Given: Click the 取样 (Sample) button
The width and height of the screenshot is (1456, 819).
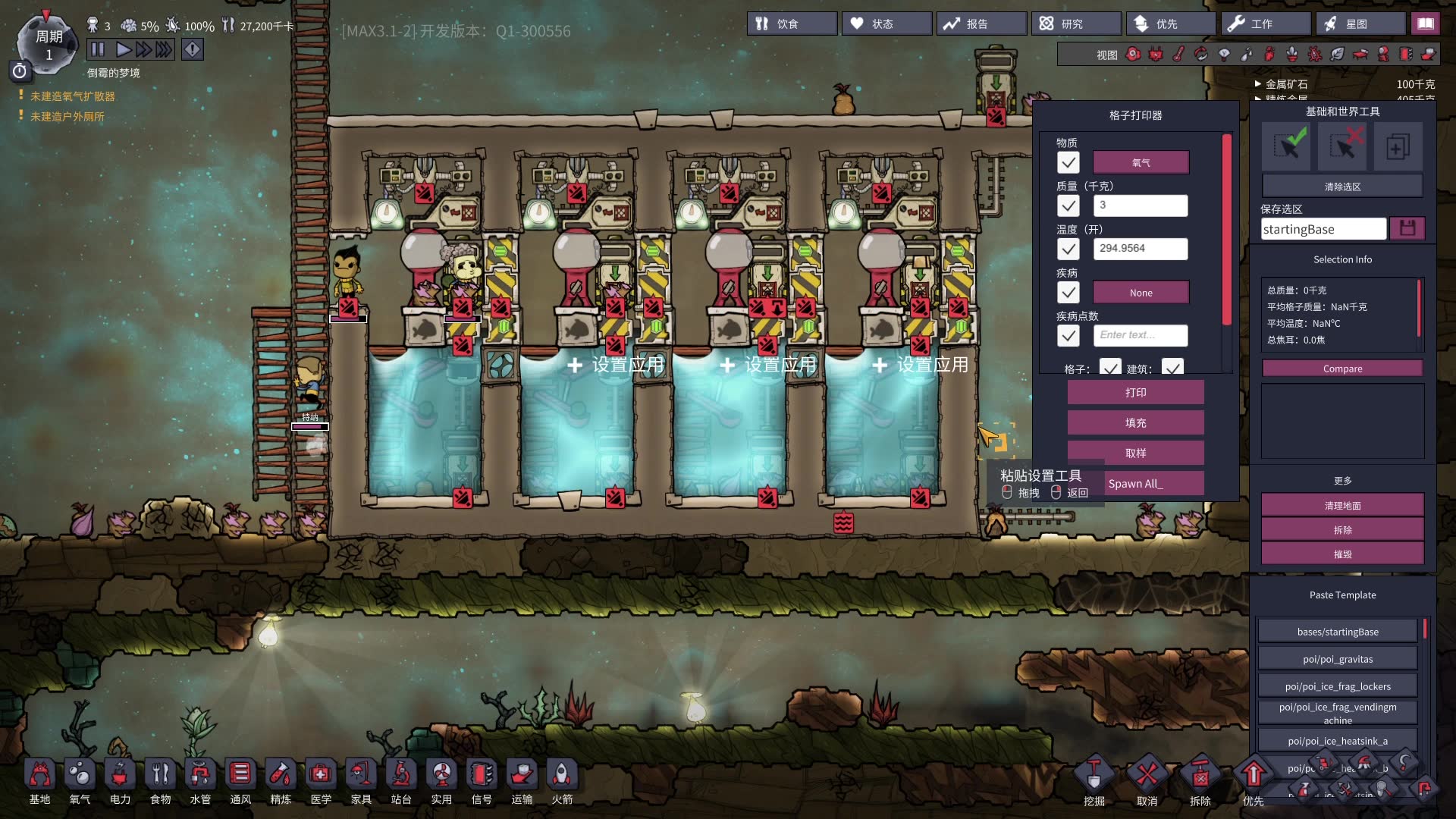Looking at the screenshot, I should click(x=1135, y=453).
